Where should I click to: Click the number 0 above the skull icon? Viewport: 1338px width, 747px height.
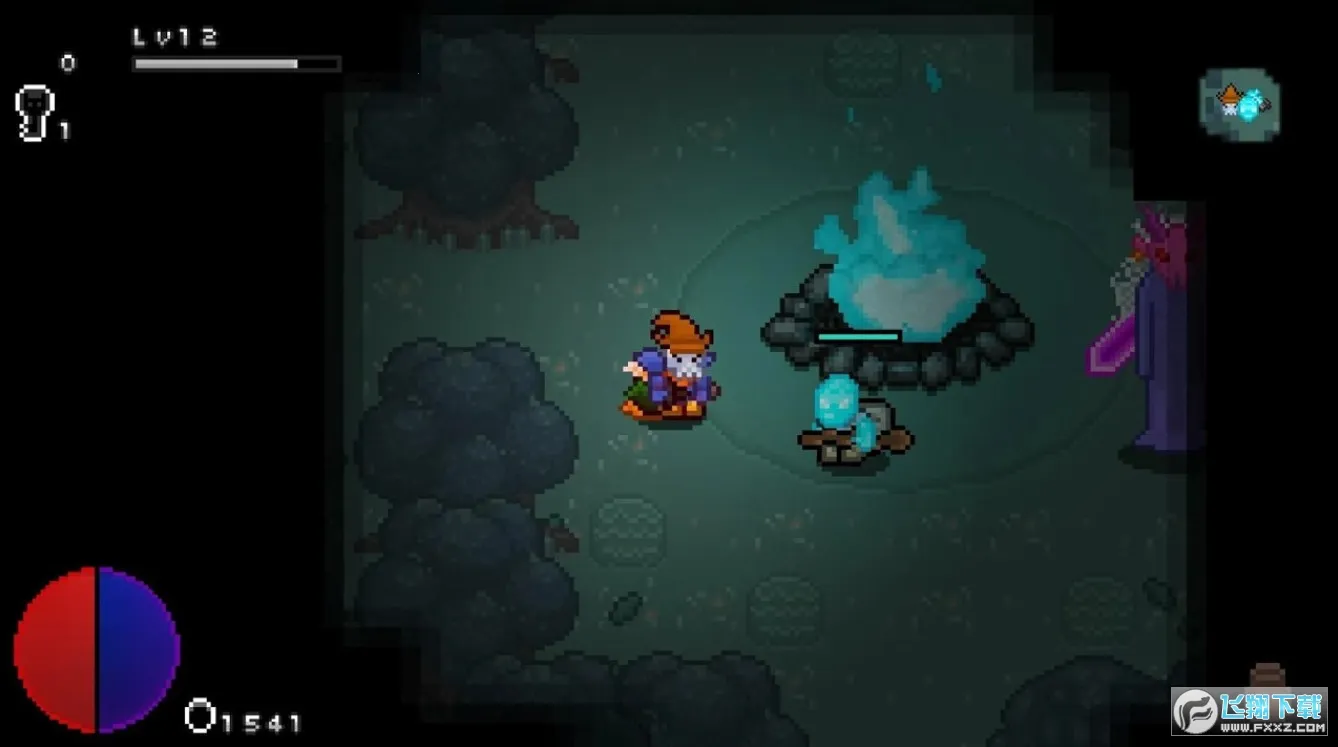67,62
